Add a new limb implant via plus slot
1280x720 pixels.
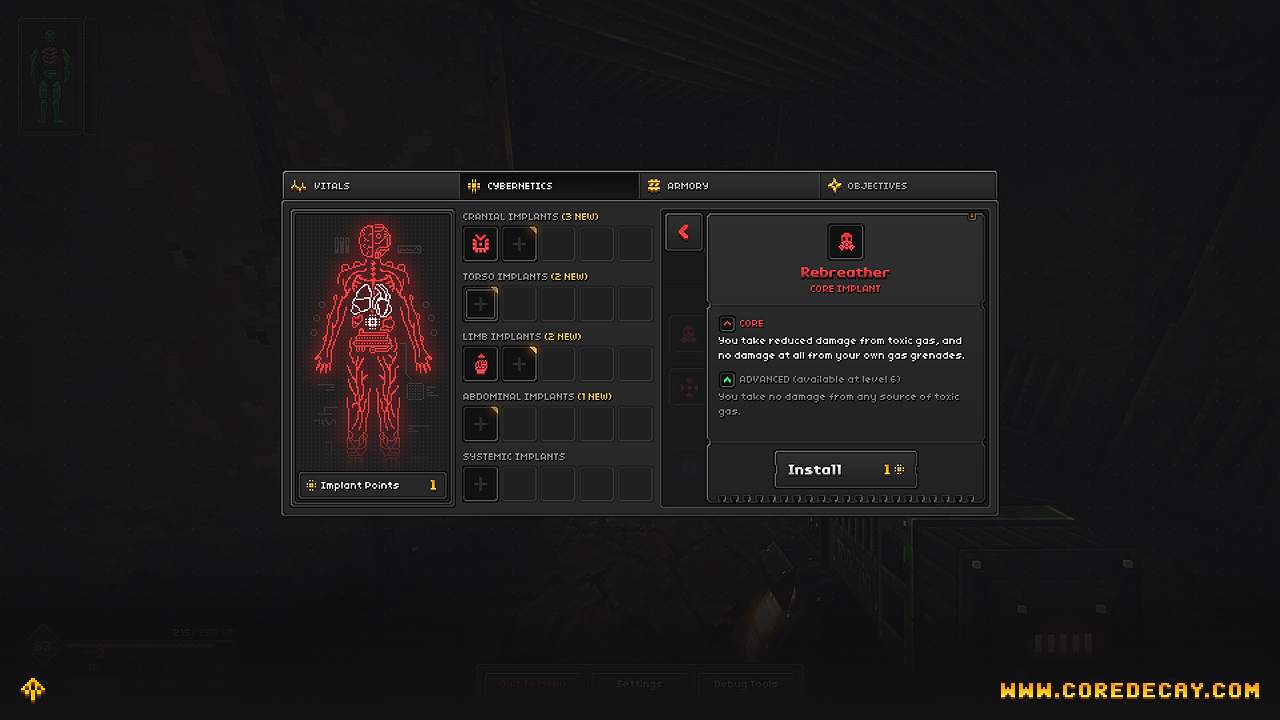[519, 364]
